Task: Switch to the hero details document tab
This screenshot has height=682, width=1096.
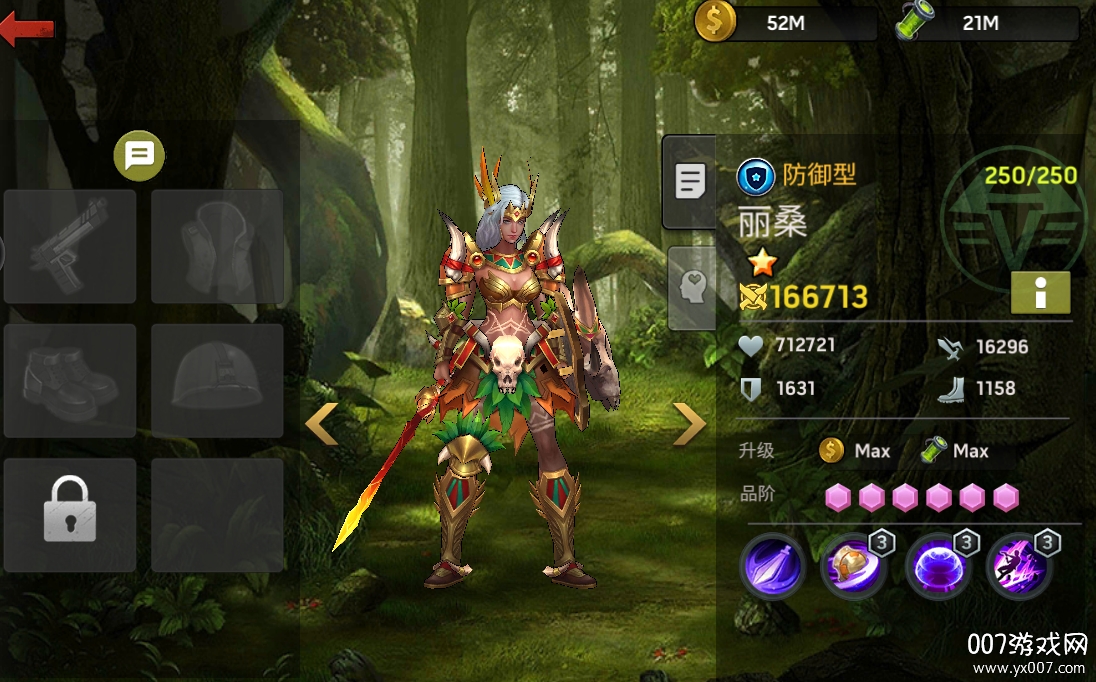Action: (x=689, y=182)
